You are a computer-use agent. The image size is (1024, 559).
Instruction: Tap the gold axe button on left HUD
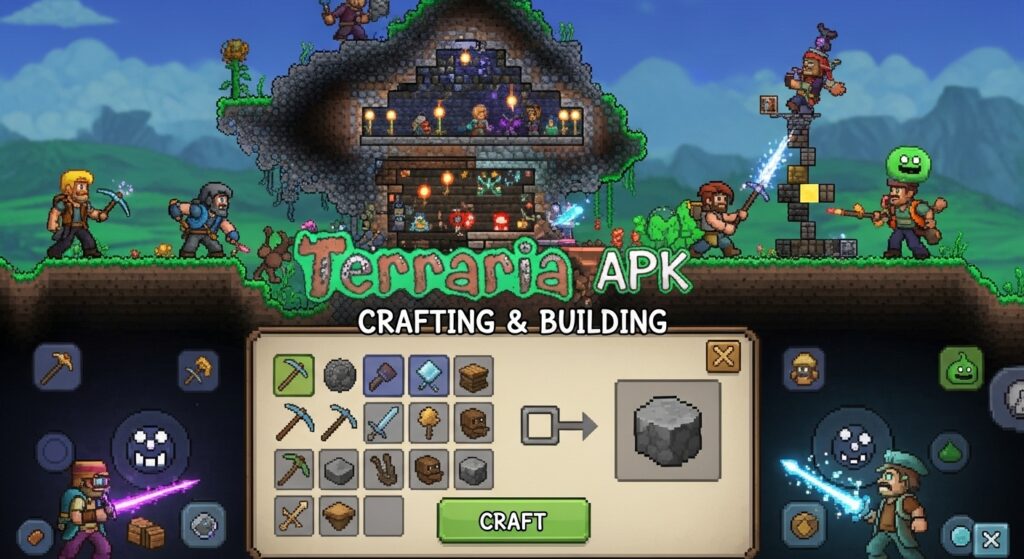[x=198, y=370]
